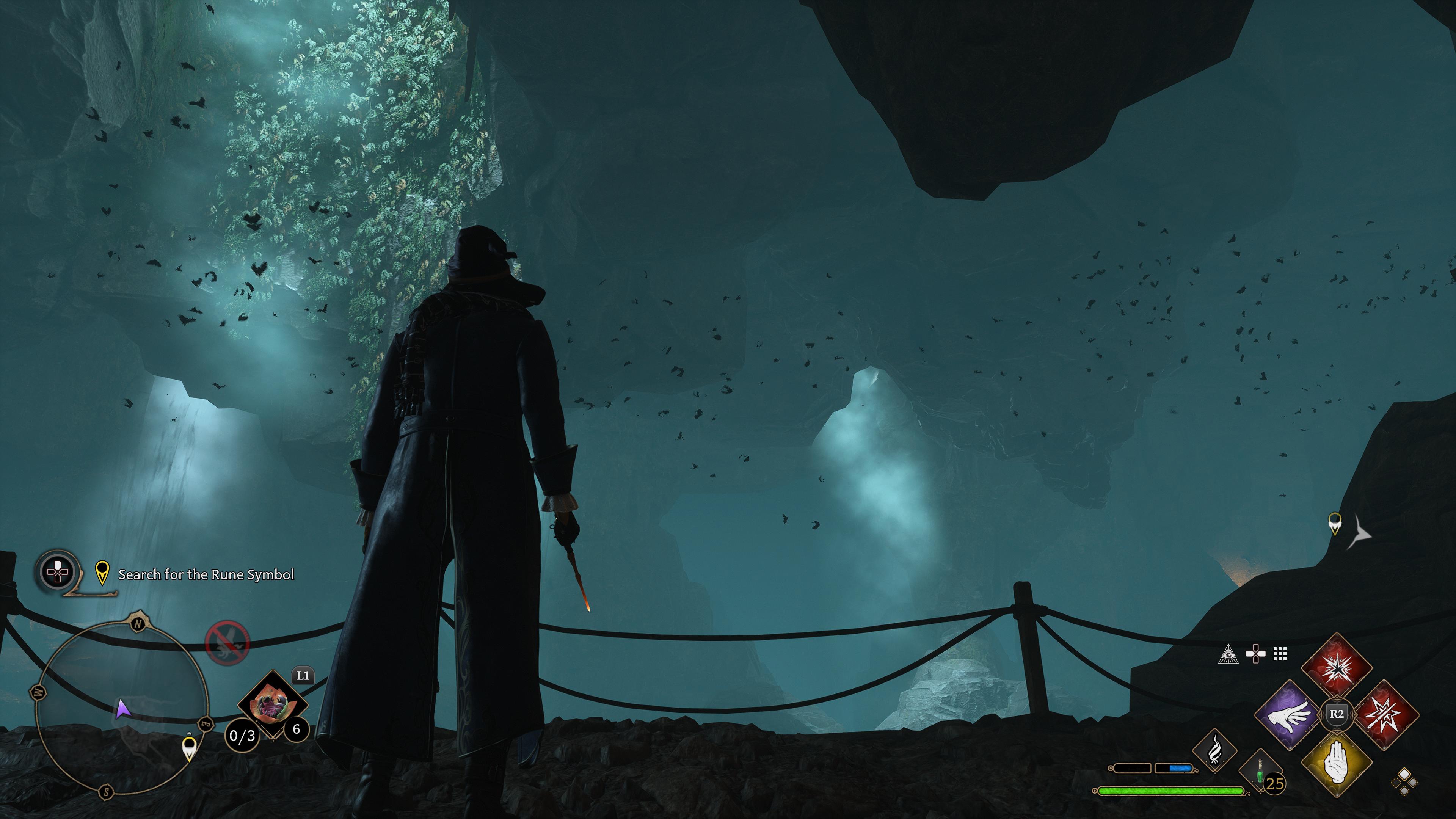Trigger the white flame ancient magic icon
This screenshot has width=1456, height=819.
tap(1214, 750)
